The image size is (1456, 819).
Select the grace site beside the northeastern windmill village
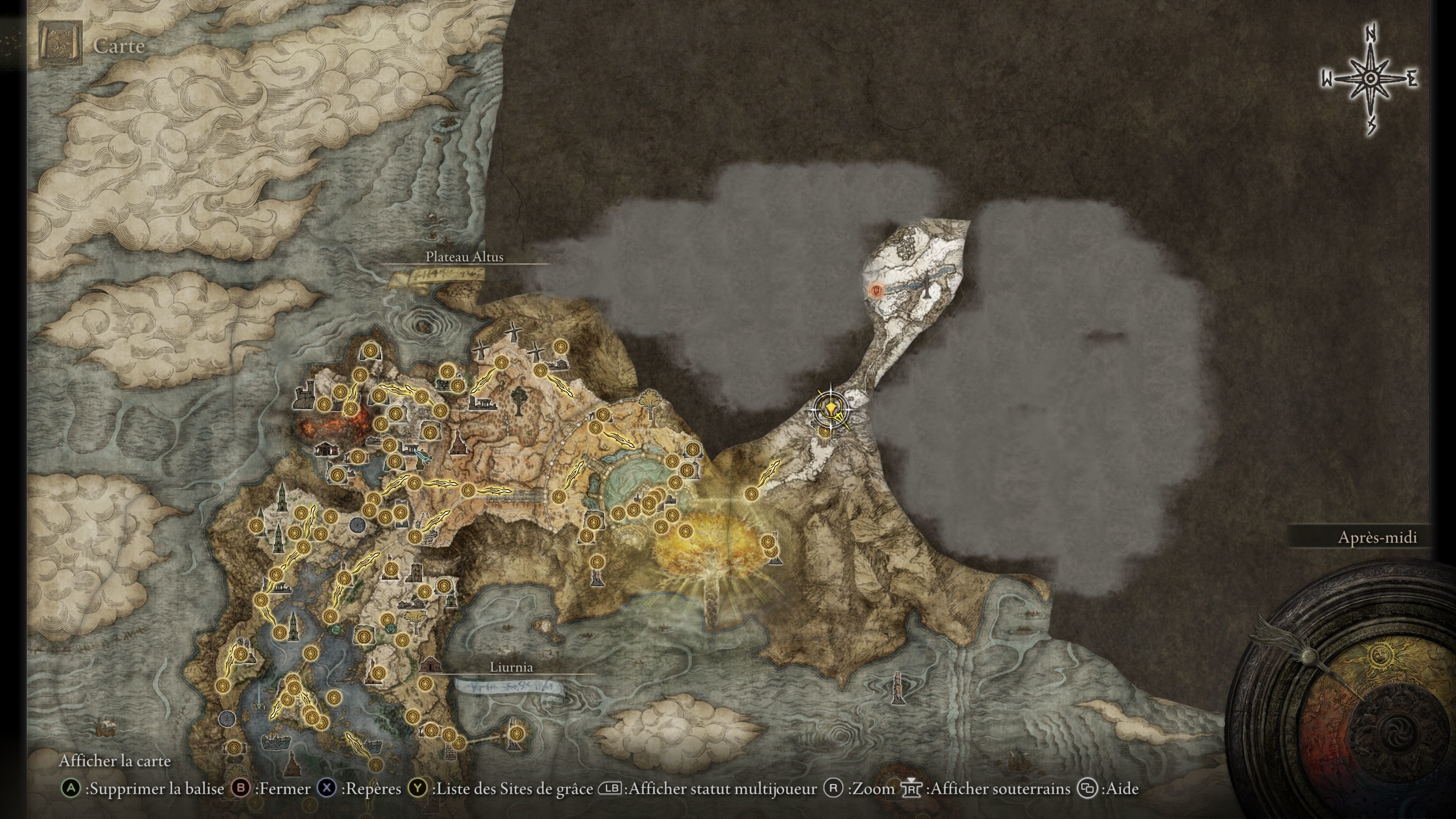pyautogui.click(x=560, y=346)
